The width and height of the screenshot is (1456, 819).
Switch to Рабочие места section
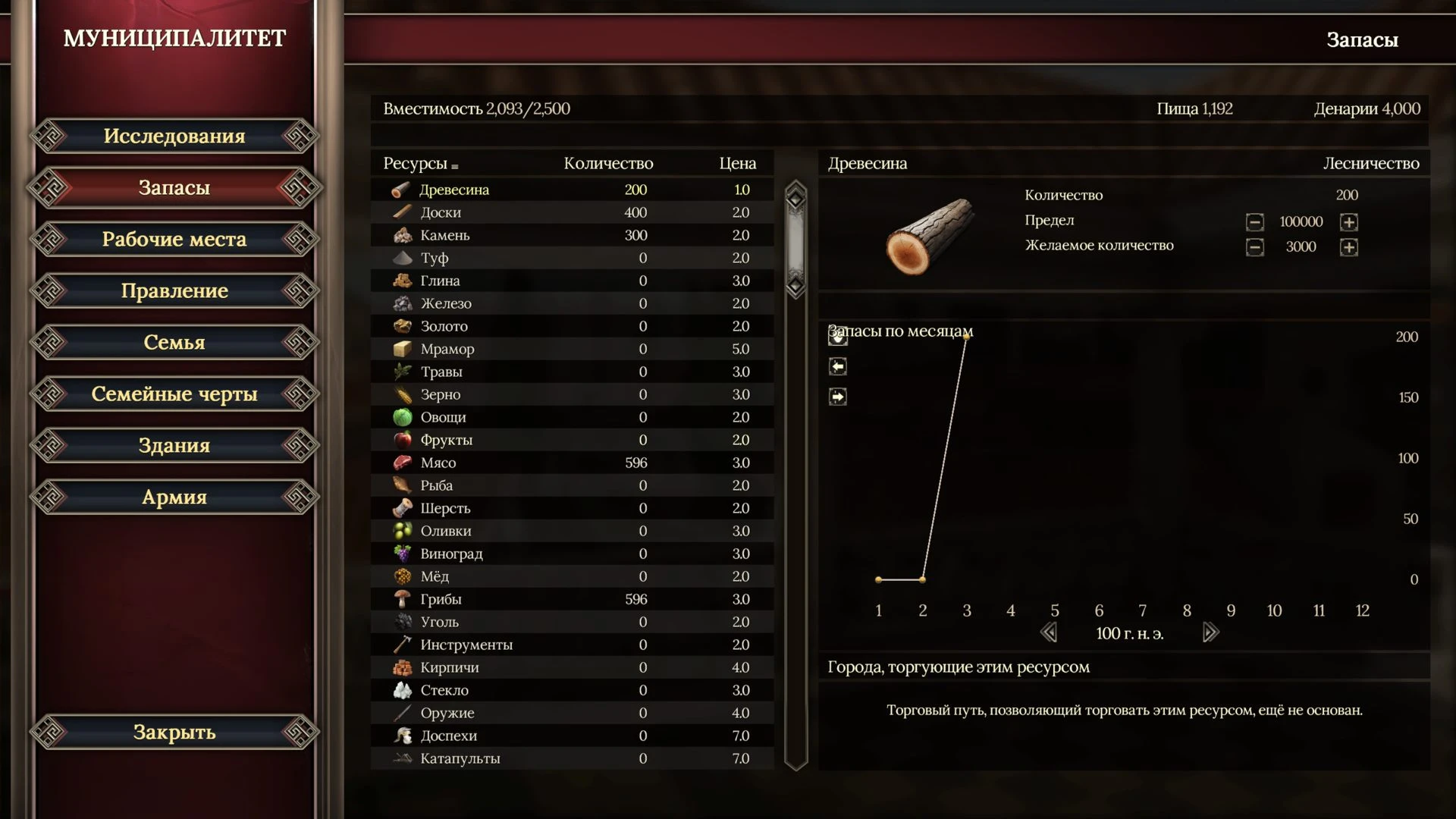(174, 240)
